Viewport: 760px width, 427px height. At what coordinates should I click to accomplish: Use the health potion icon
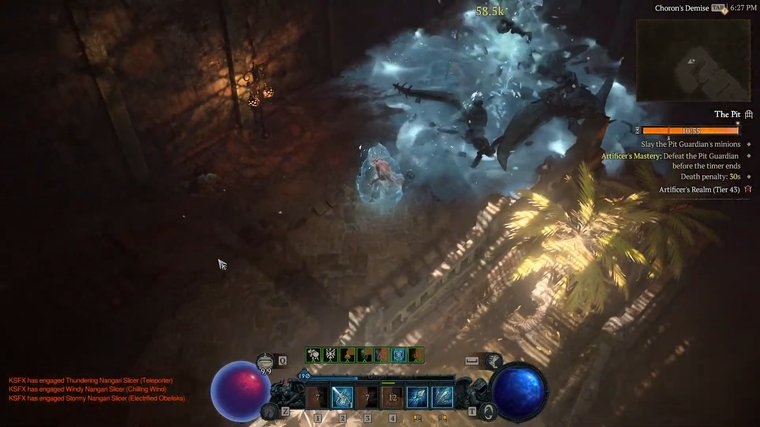click(265, 362)
